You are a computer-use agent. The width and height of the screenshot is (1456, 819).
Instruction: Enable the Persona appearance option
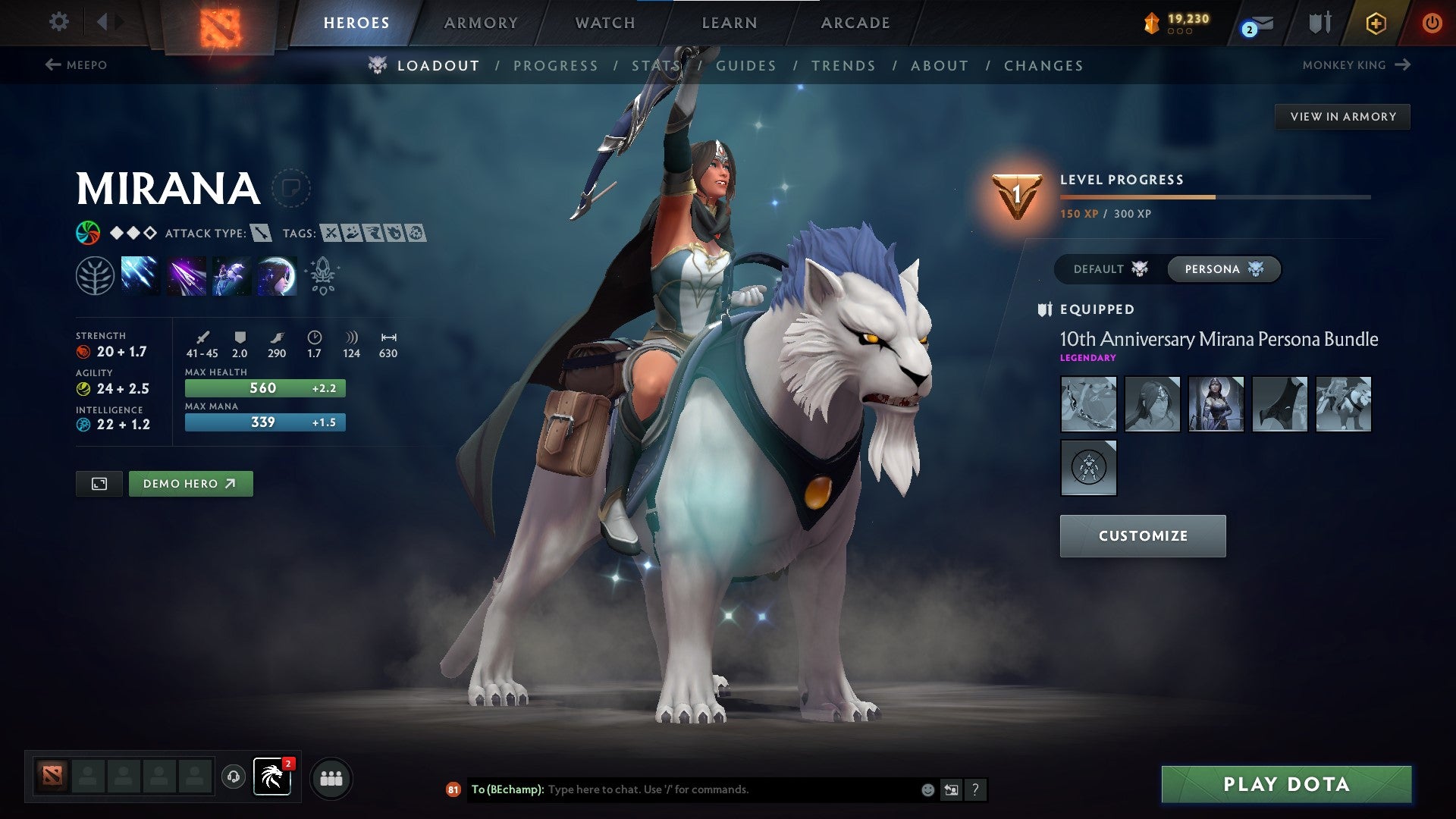(1223, 268)
